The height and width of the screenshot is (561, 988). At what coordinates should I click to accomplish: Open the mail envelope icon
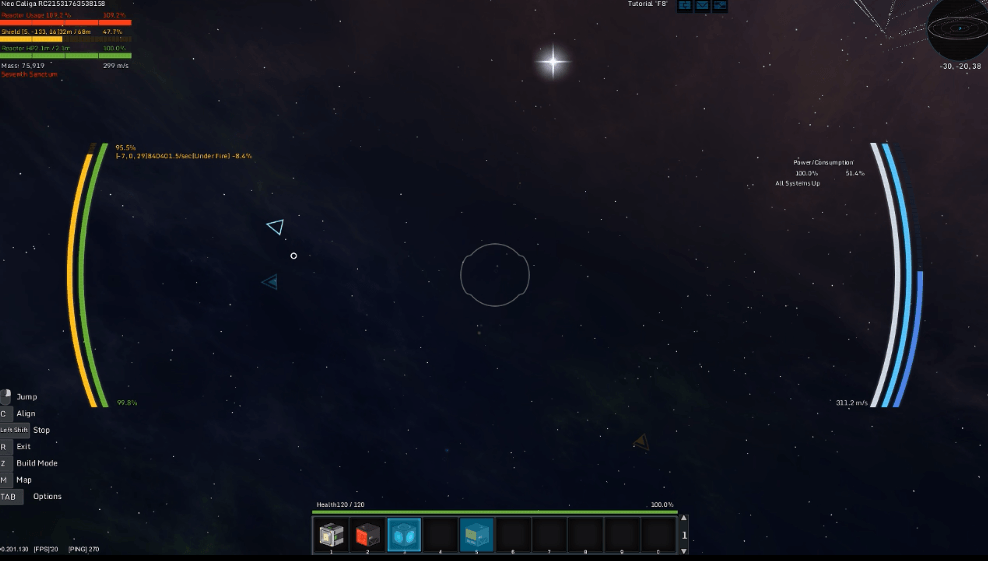[702, 6]
